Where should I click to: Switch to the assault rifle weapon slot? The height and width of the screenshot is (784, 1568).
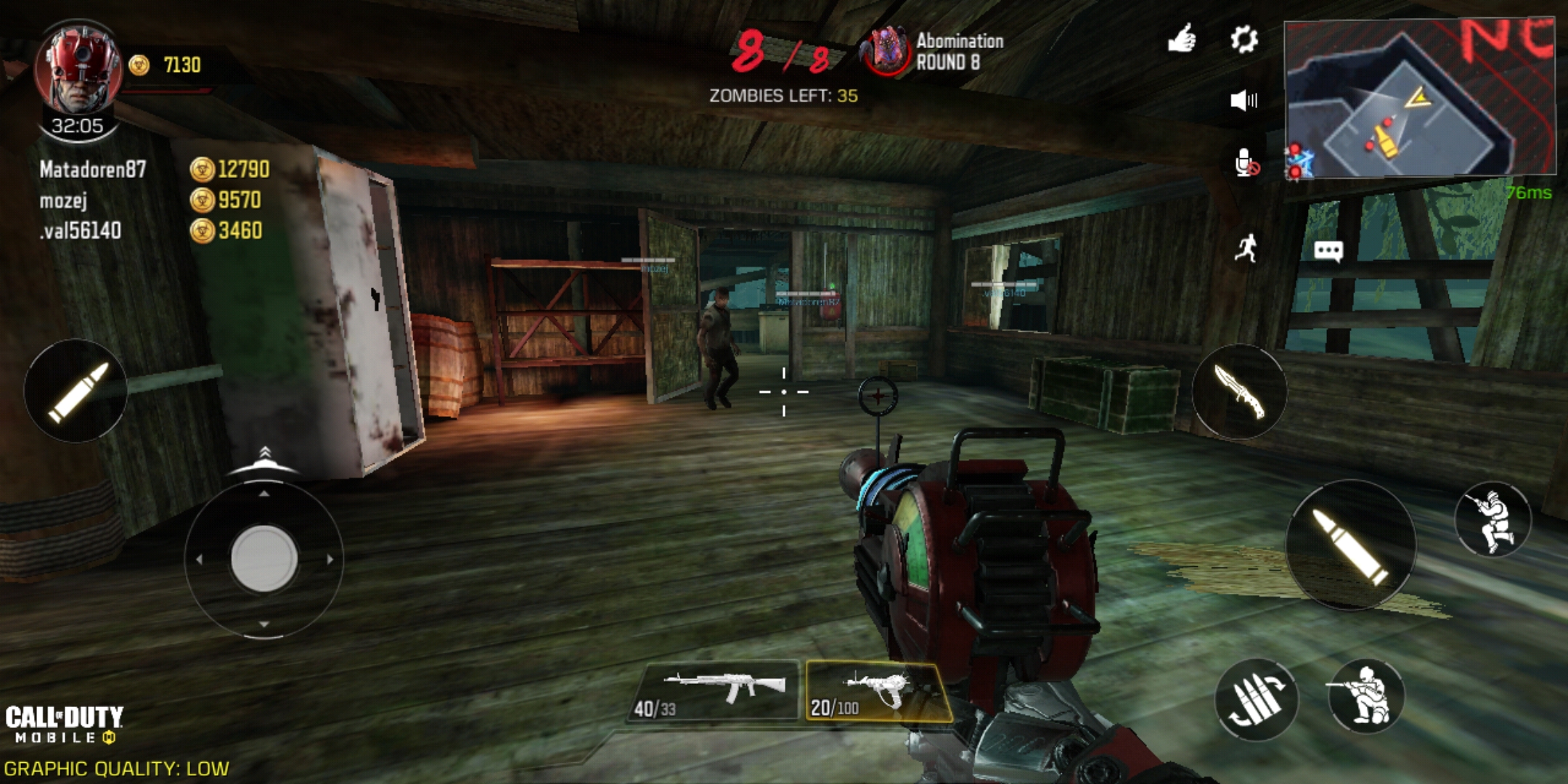pos(715,691)
